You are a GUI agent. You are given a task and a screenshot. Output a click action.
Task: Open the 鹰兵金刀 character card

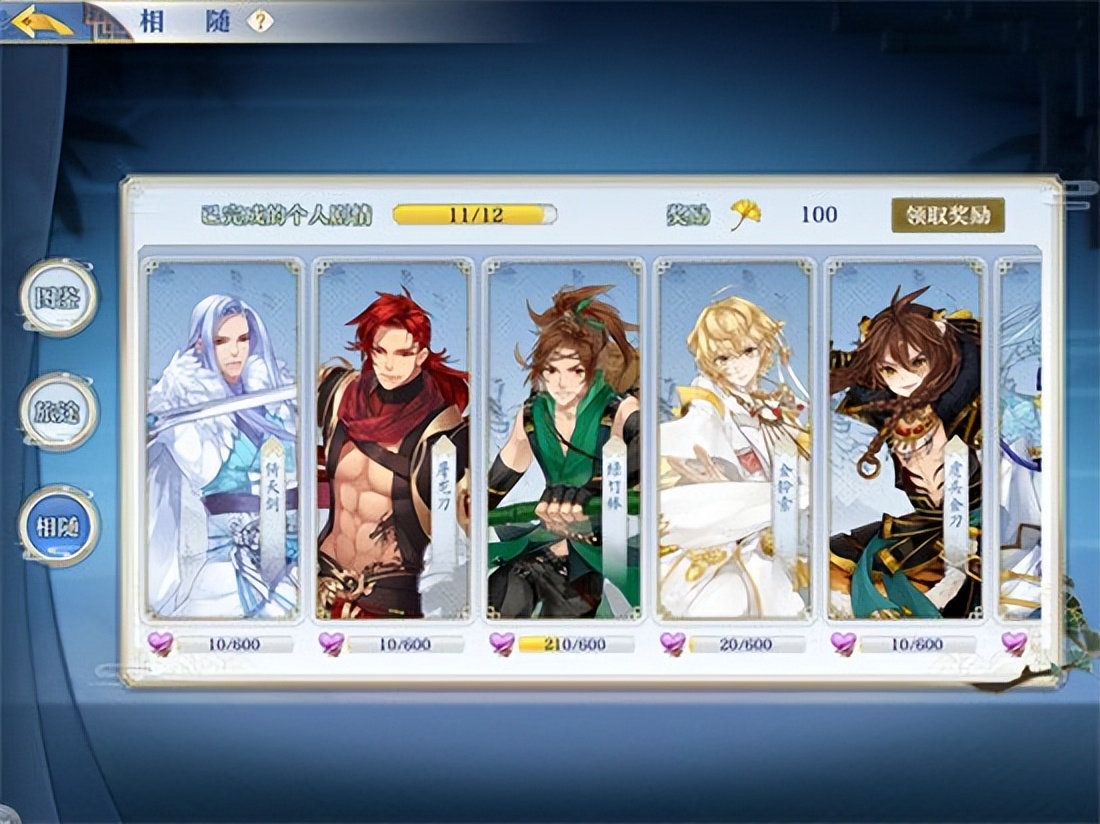[905, 440]
